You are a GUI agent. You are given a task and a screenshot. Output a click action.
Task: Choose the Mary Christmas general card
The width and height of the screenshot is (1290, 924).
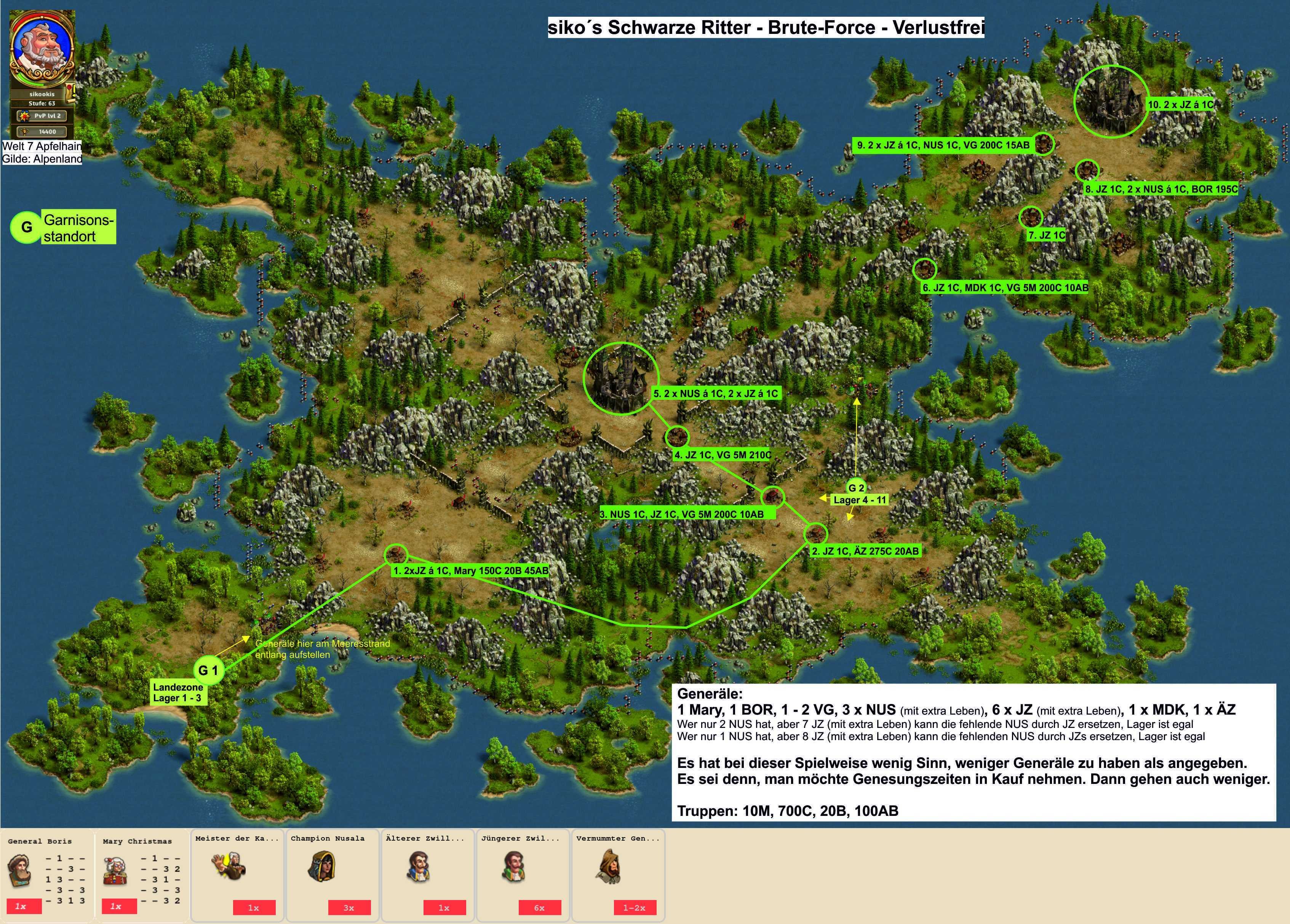pyautogui.click(x=142, y=875)
